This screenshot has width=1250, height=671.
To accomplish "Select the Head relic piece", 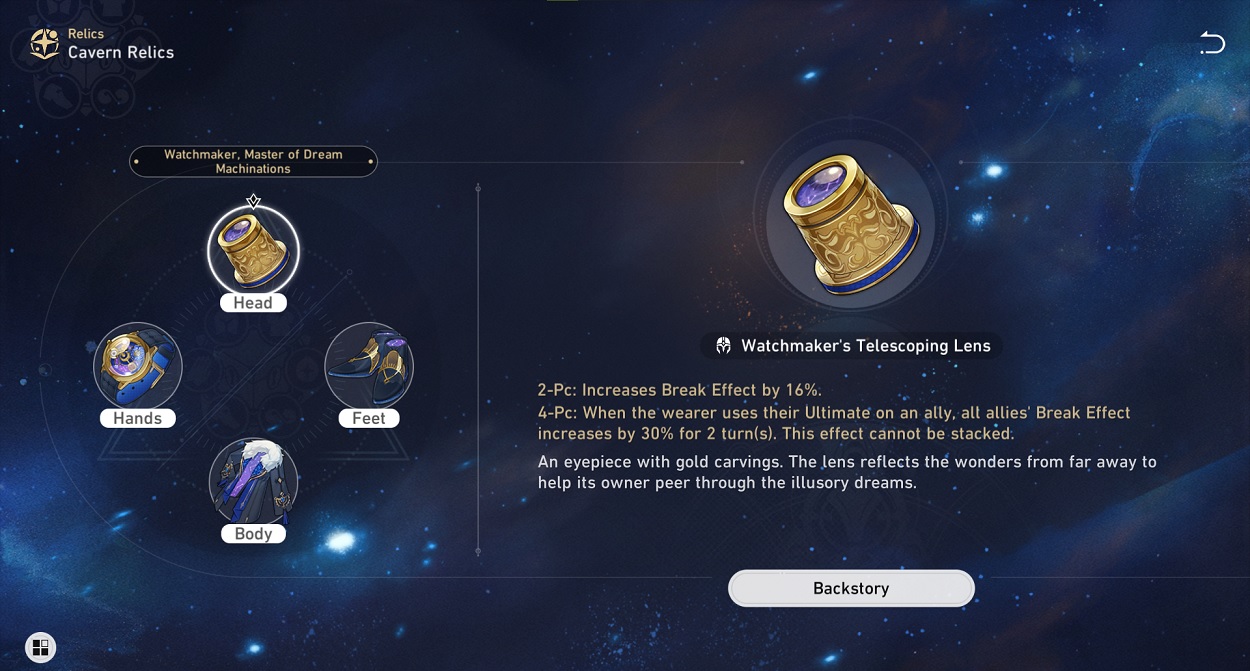I will pyautogui.click(x=253, y=250).
